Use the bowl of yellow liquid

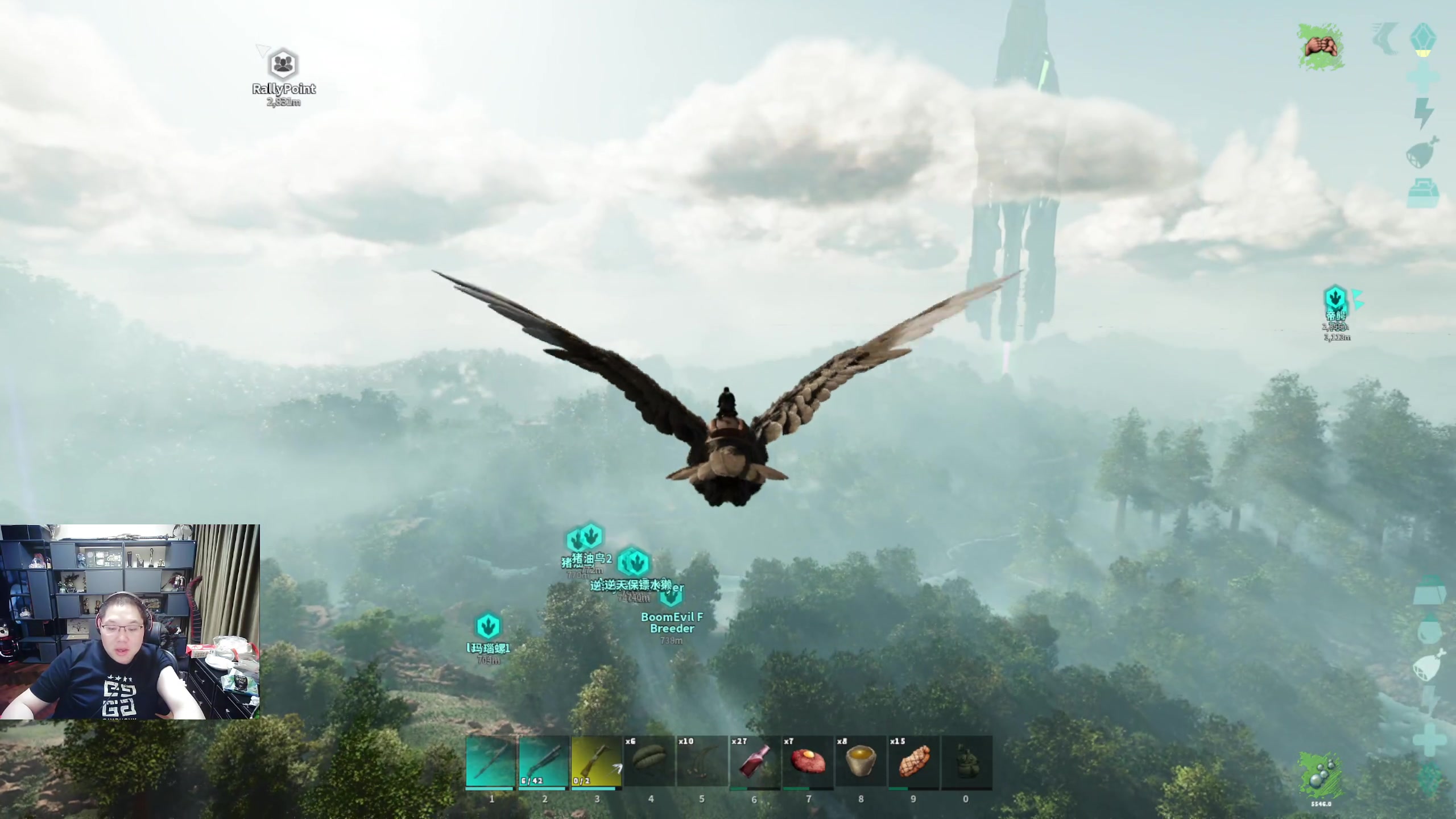pos(861,762)
